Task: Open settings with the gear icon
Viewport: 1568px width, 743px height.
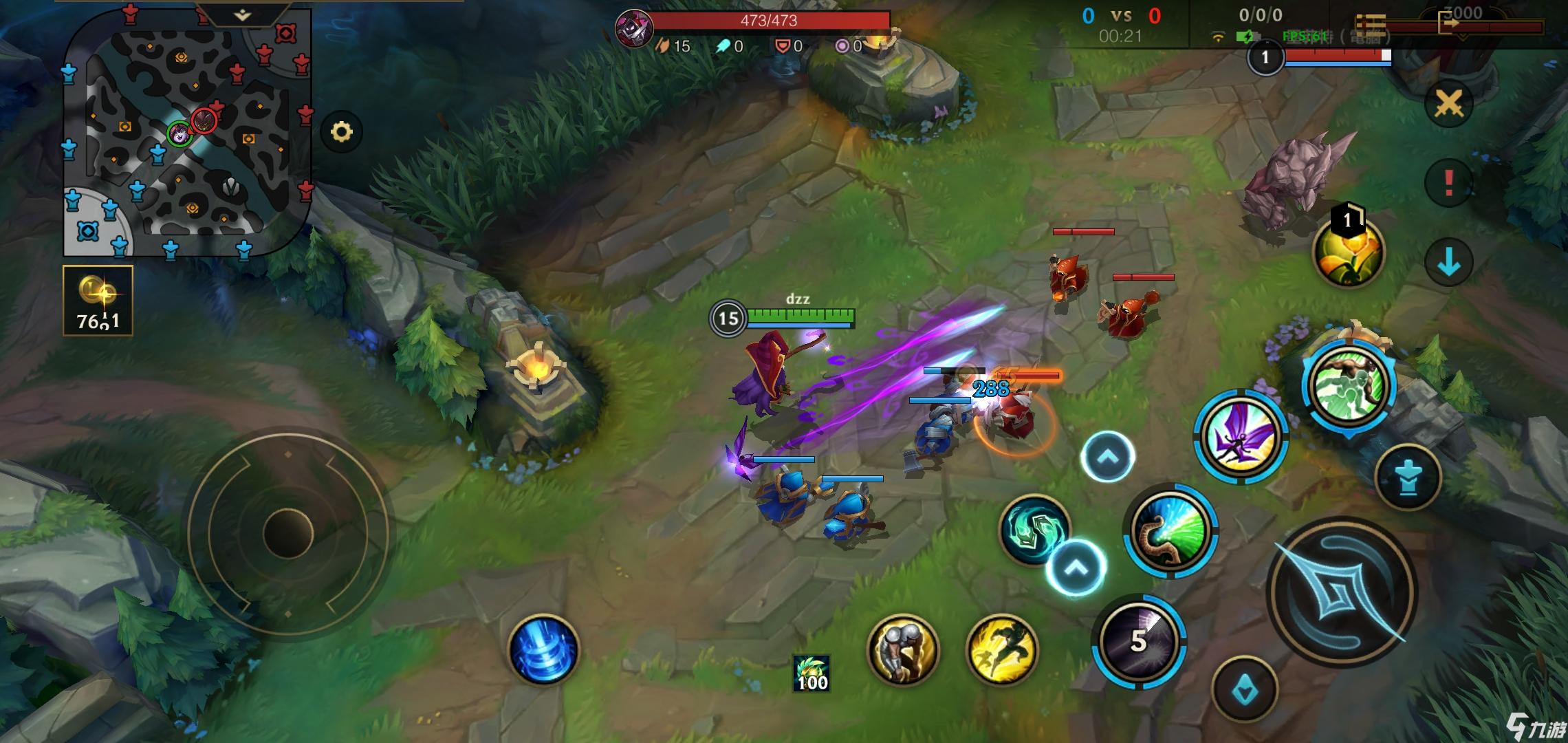Action: [x=342, y=131]
